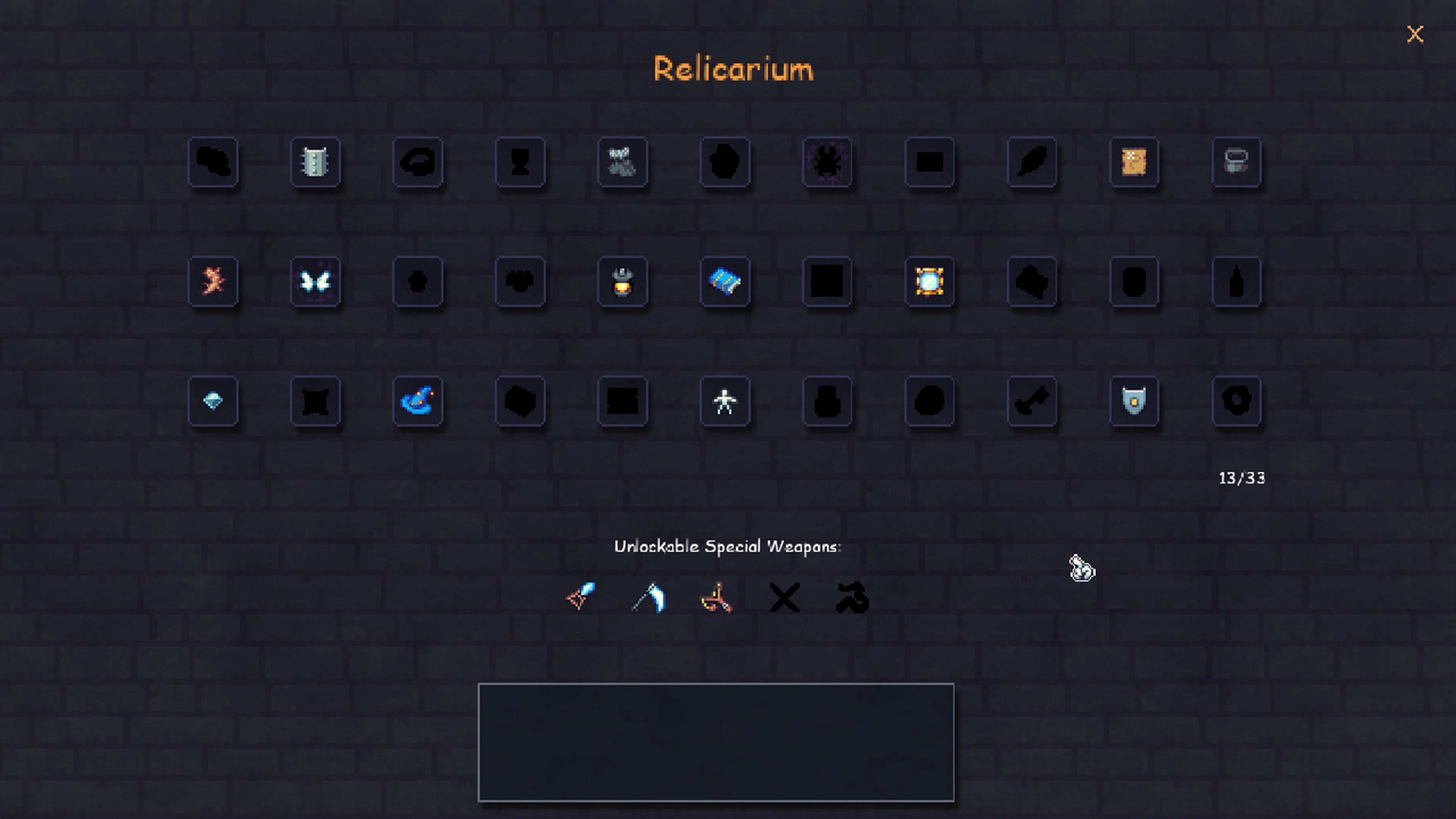The image size is (1456, 819).
Task: Open the tan scroll relic
Action: pos(1135,163)
